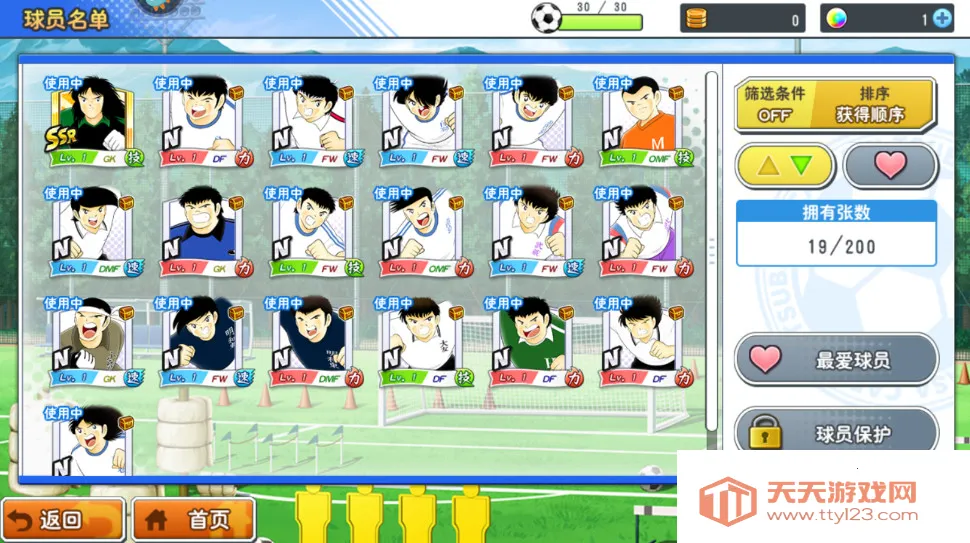
Task: Pick the green-jersey DF player card
Action: 529,343
